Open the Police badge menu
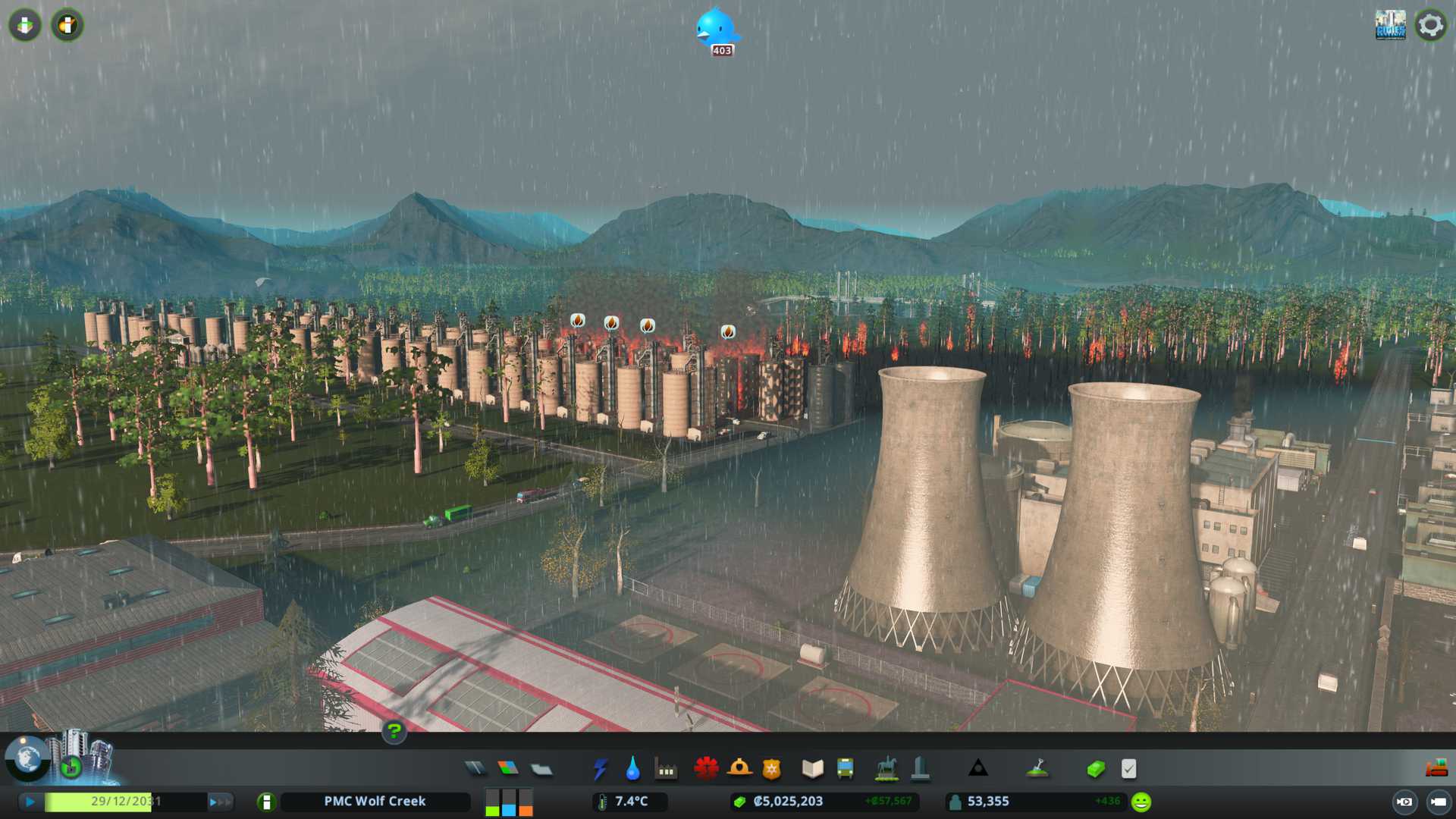The height and width of the screenshot is (819, 1456). [x=772, y=769]
